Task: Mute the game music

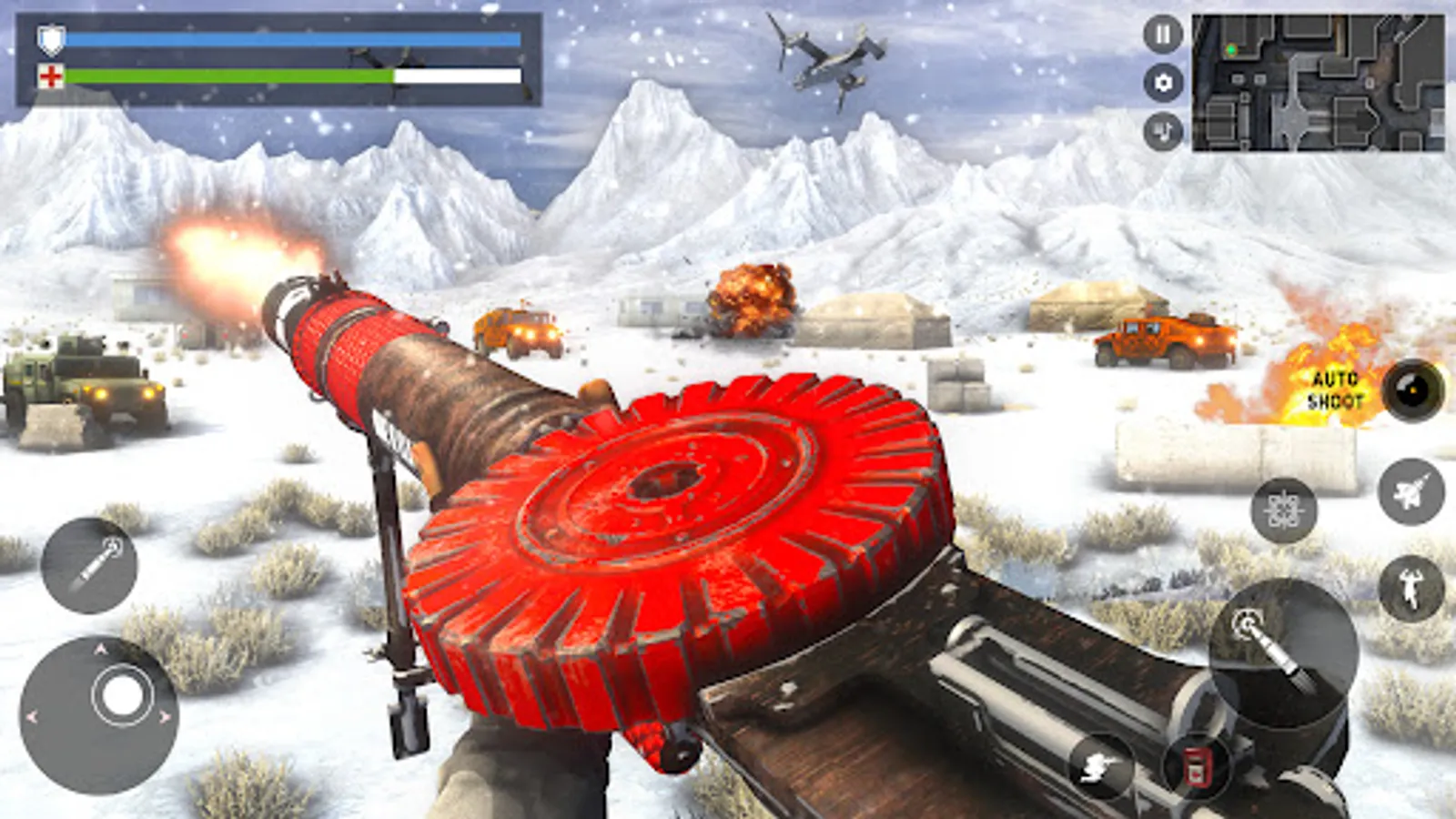Action: coord(1162,127)
